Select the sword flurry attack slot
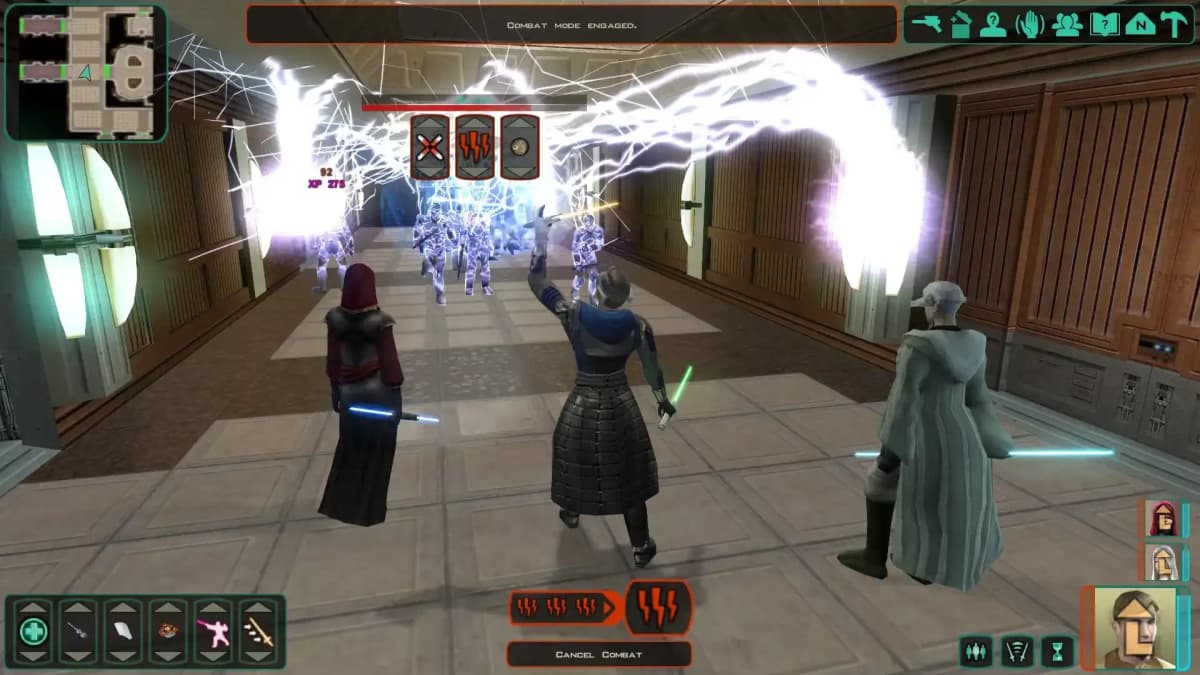Screen dimensions: 1200x675 tap(258, 631)
